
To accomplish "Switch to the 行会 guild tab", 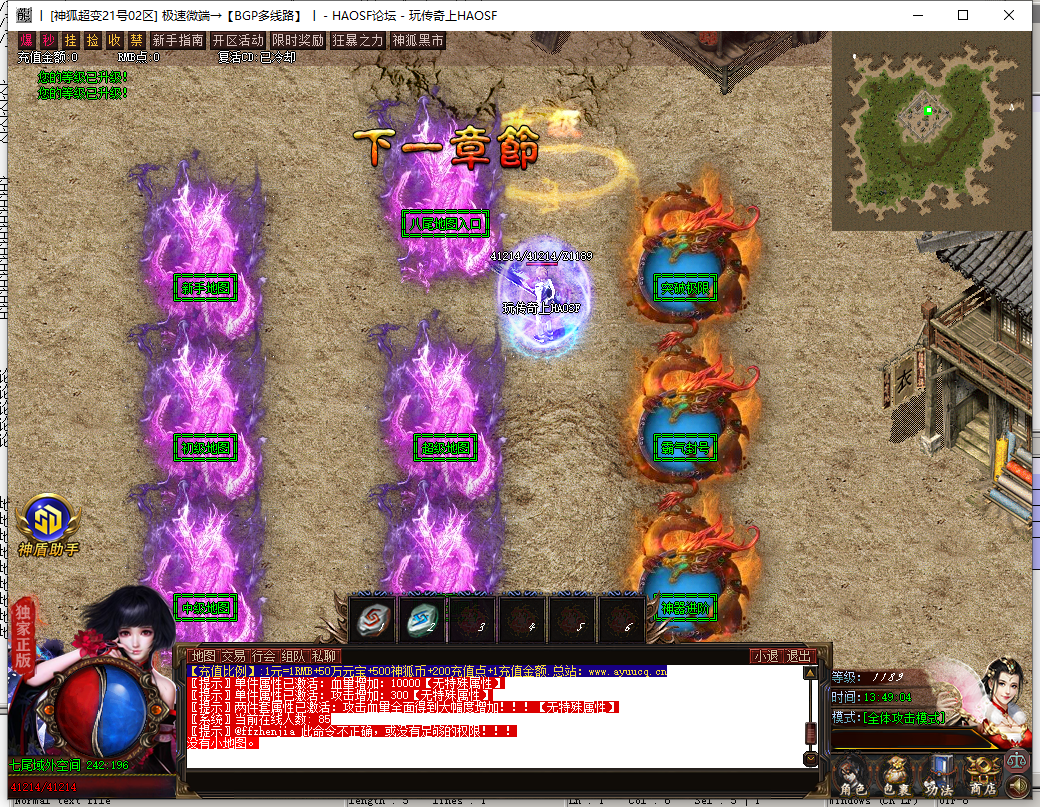I will pos(263,656).
